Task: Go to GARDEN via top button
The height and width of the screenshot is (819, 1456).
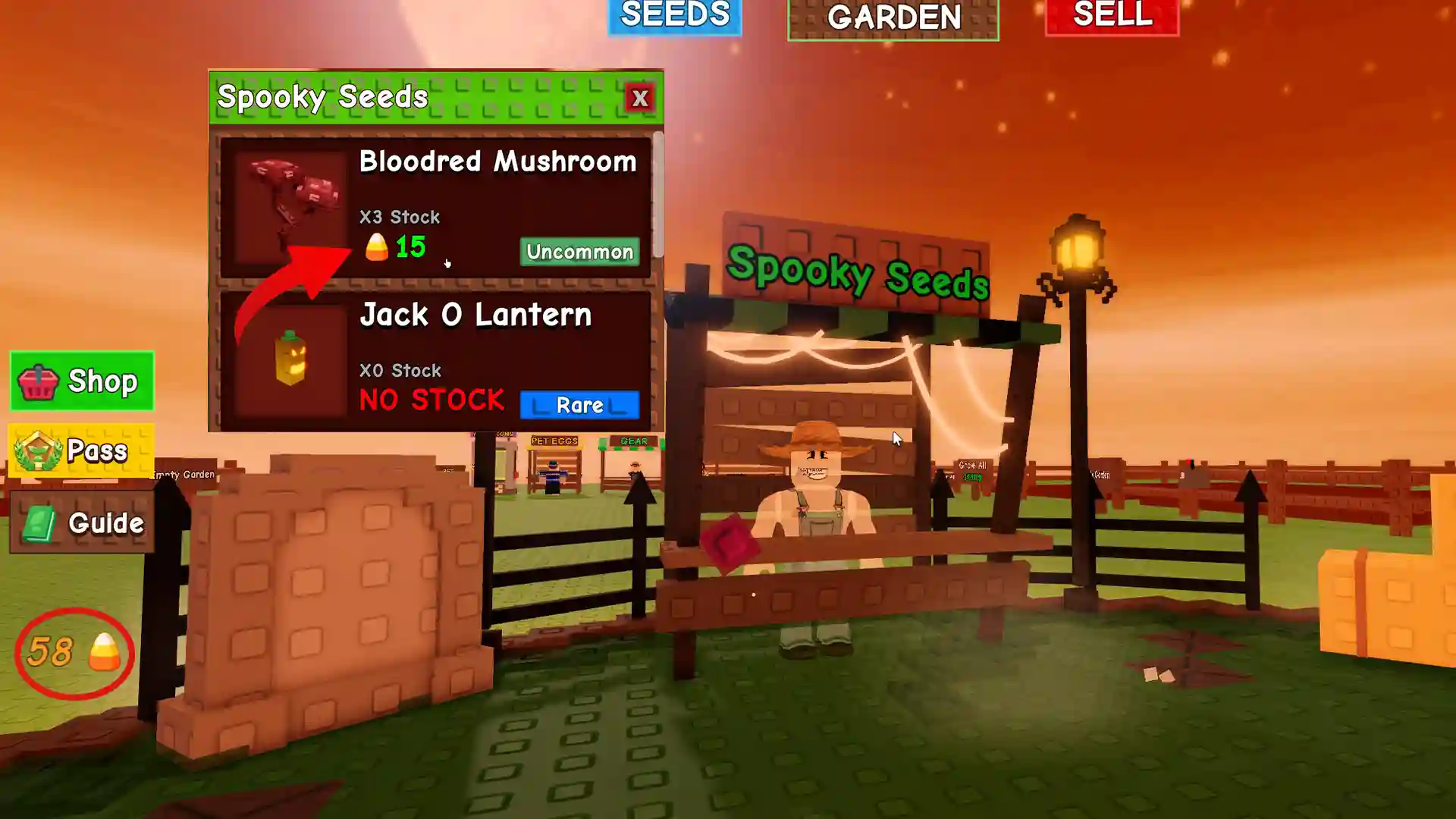Action: 893,19
